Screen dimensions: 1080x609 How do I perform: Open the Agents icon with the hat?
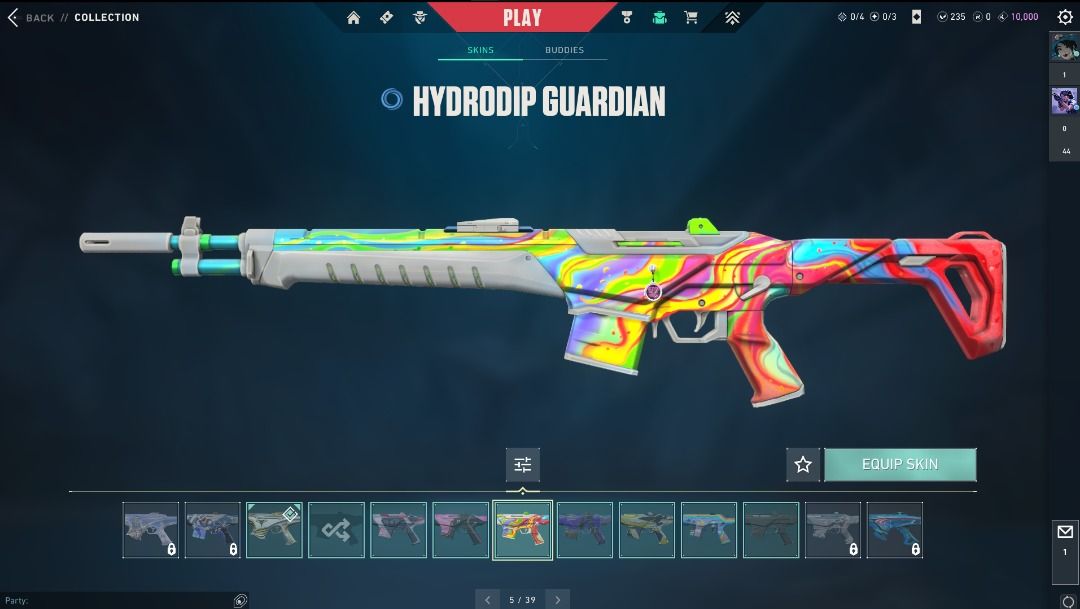(x=419, y=17)
